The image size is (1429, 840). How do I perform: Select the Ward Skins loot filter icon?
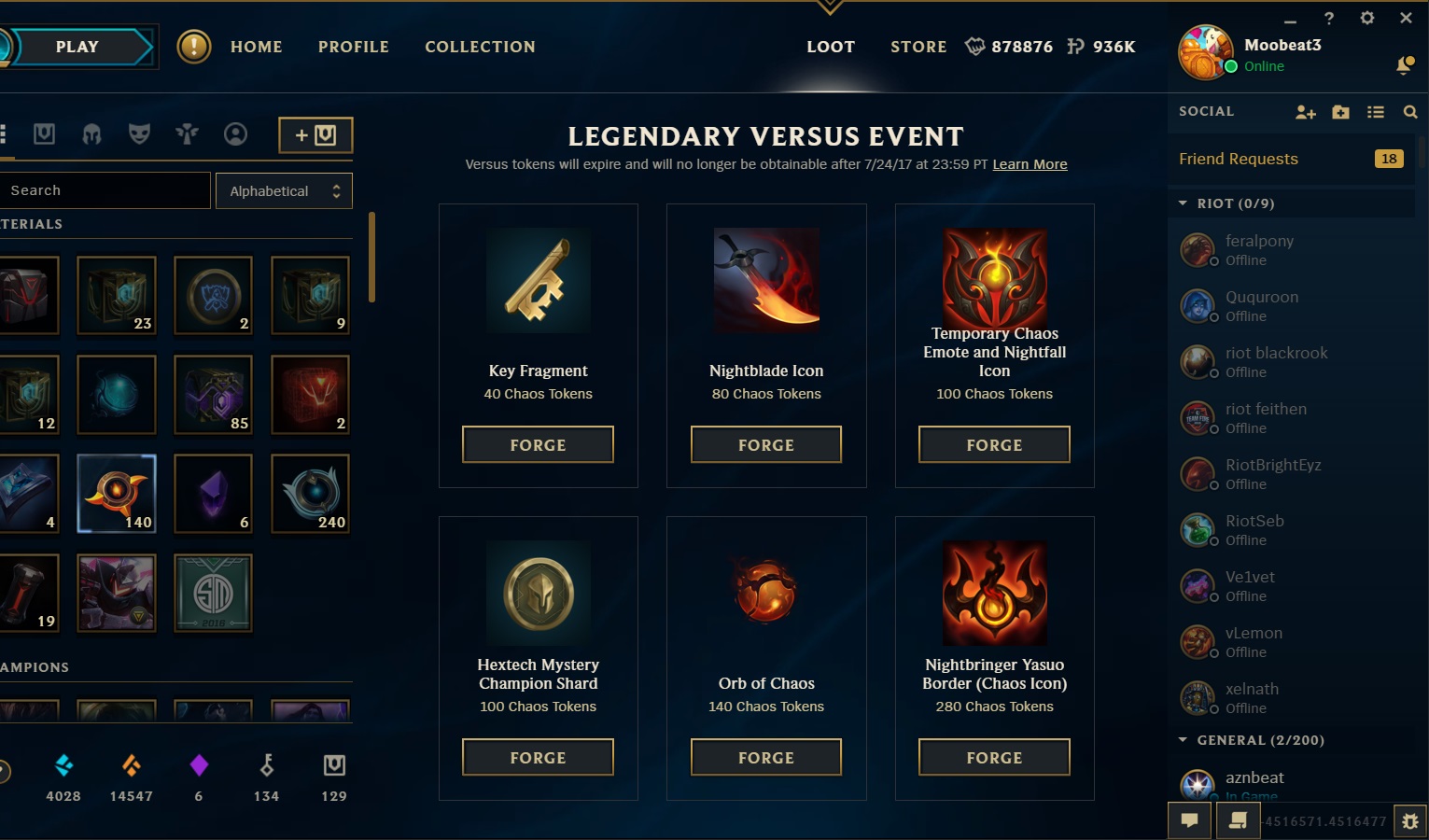187,133
